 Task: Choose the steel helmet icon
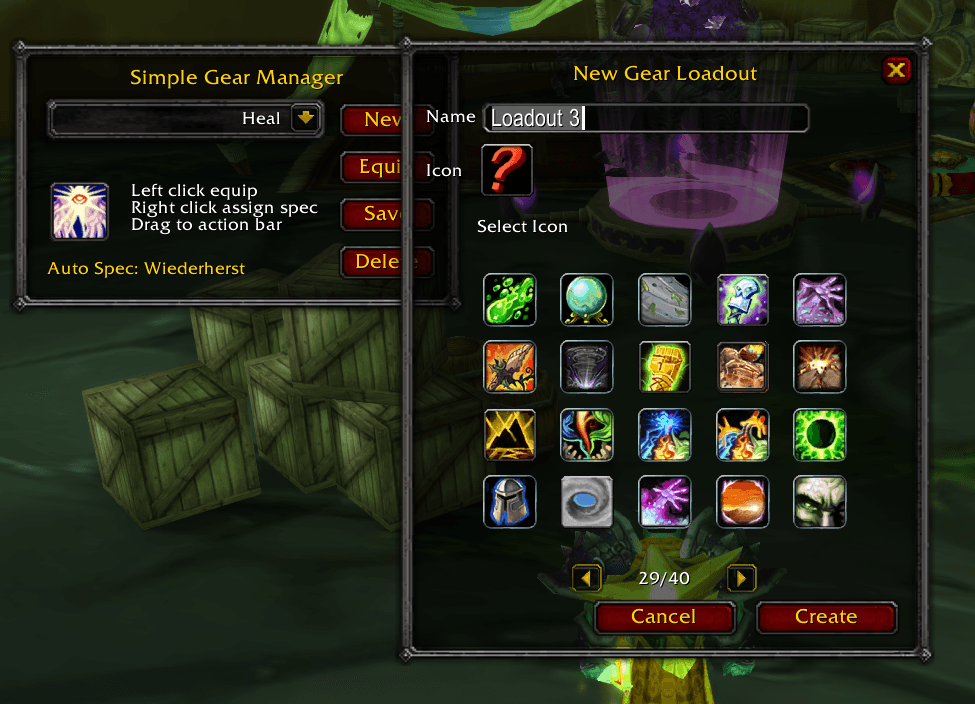click(x=510, y=501)
